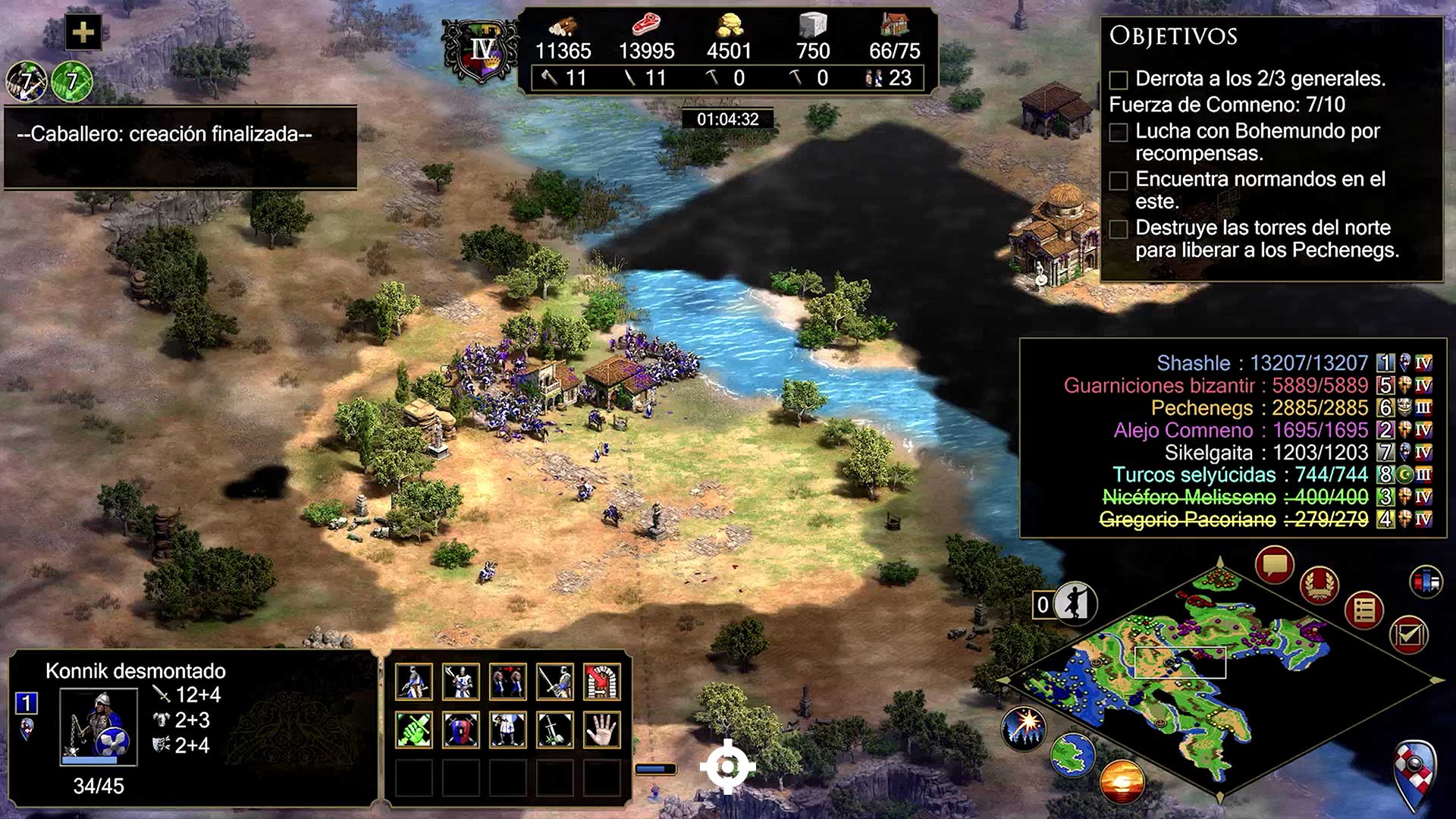1456x819 pixels.
Task: Click the gold plus button
Action: tap(83, 33)
